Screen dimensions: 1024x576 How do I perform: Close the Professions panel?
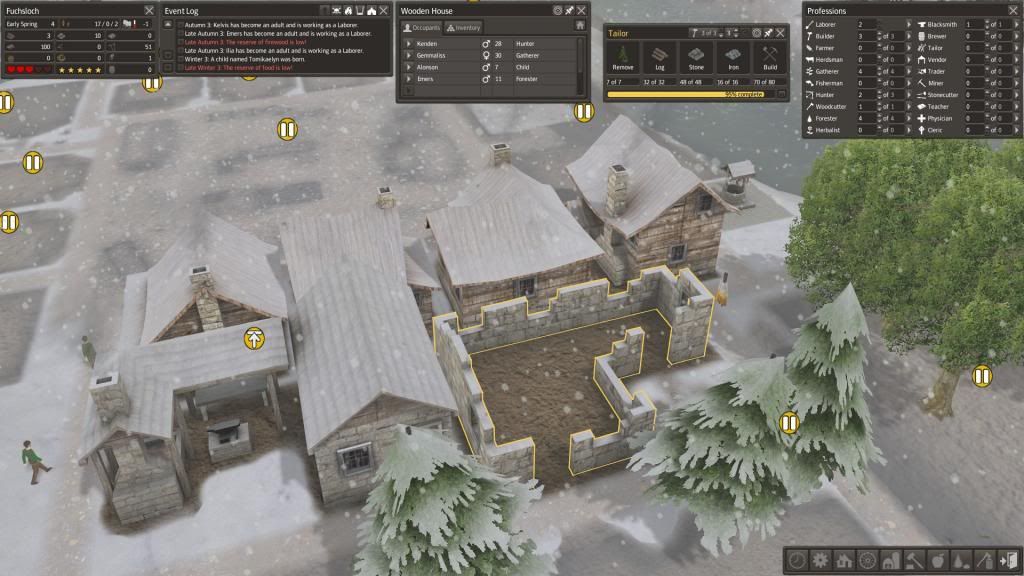click(1012, 10)
